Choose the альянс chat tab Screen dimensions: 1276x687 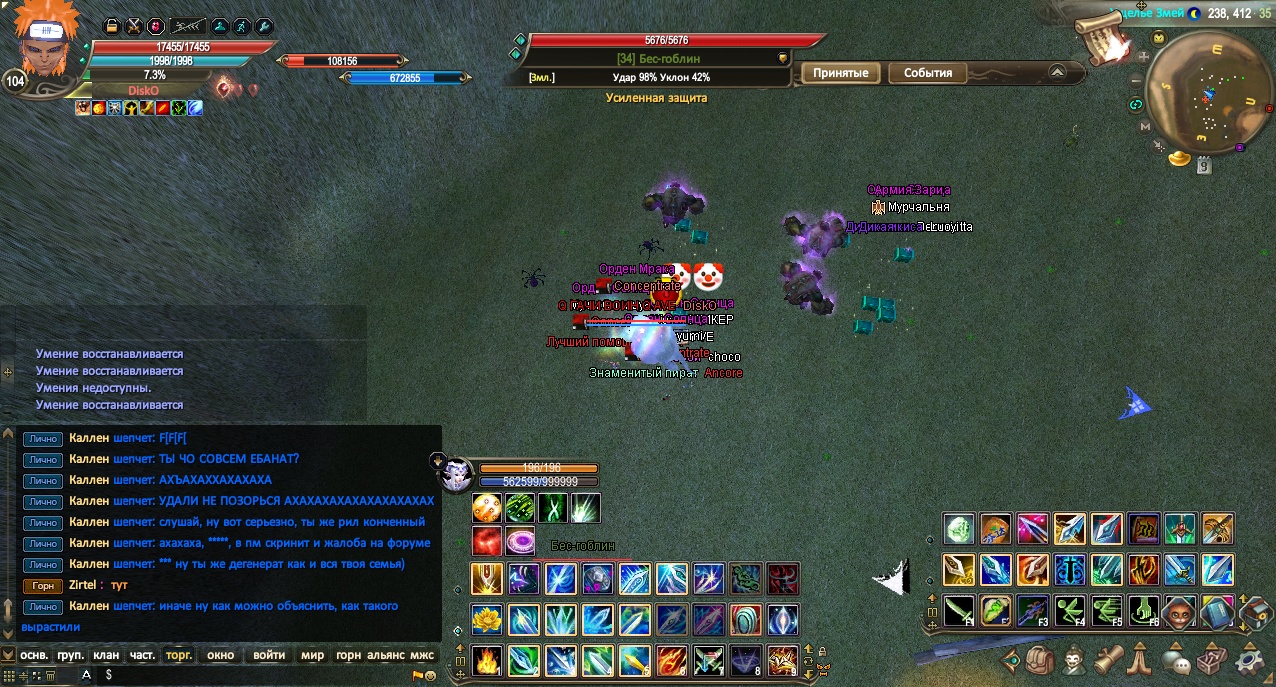[386, 655]
